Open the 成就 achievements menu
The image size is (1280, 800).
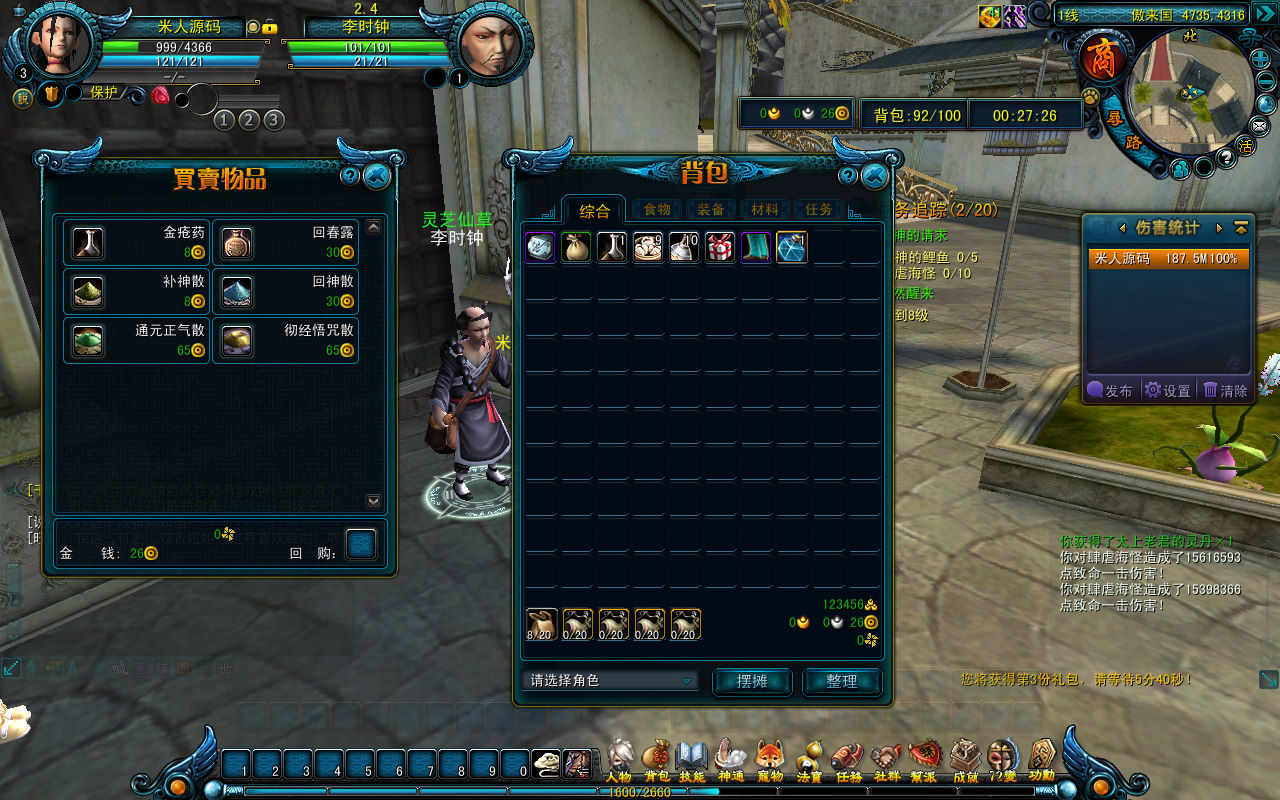click(965, 762)
